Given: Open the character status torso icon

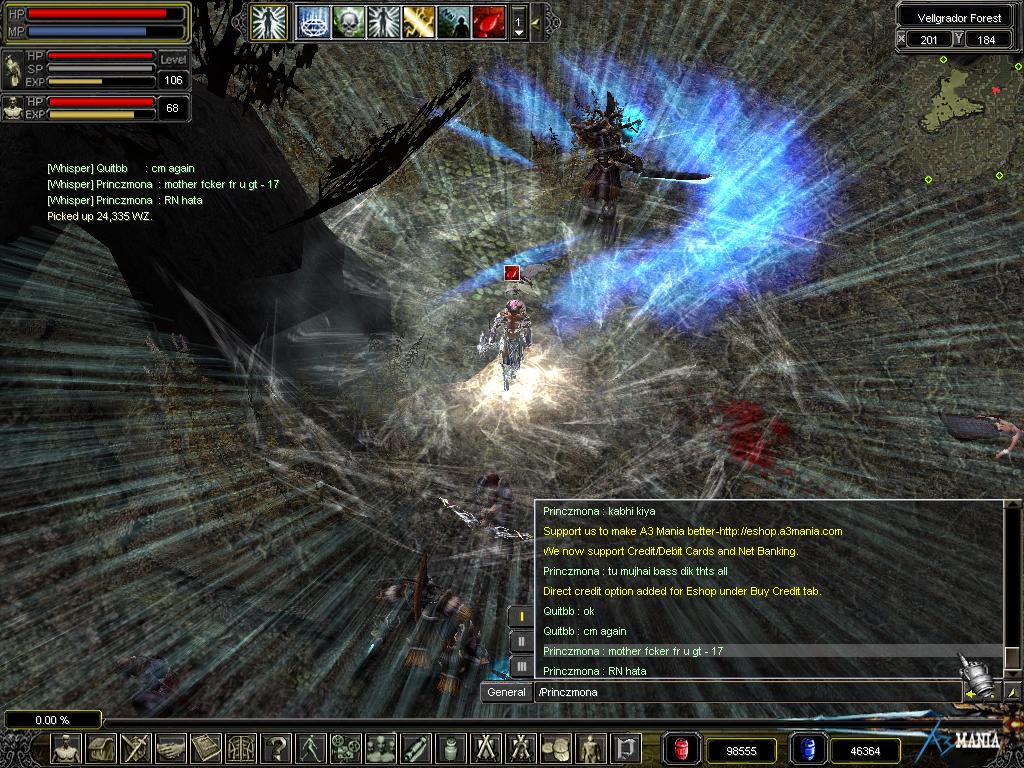Looking at the screenshot, I should click(68, 748).
